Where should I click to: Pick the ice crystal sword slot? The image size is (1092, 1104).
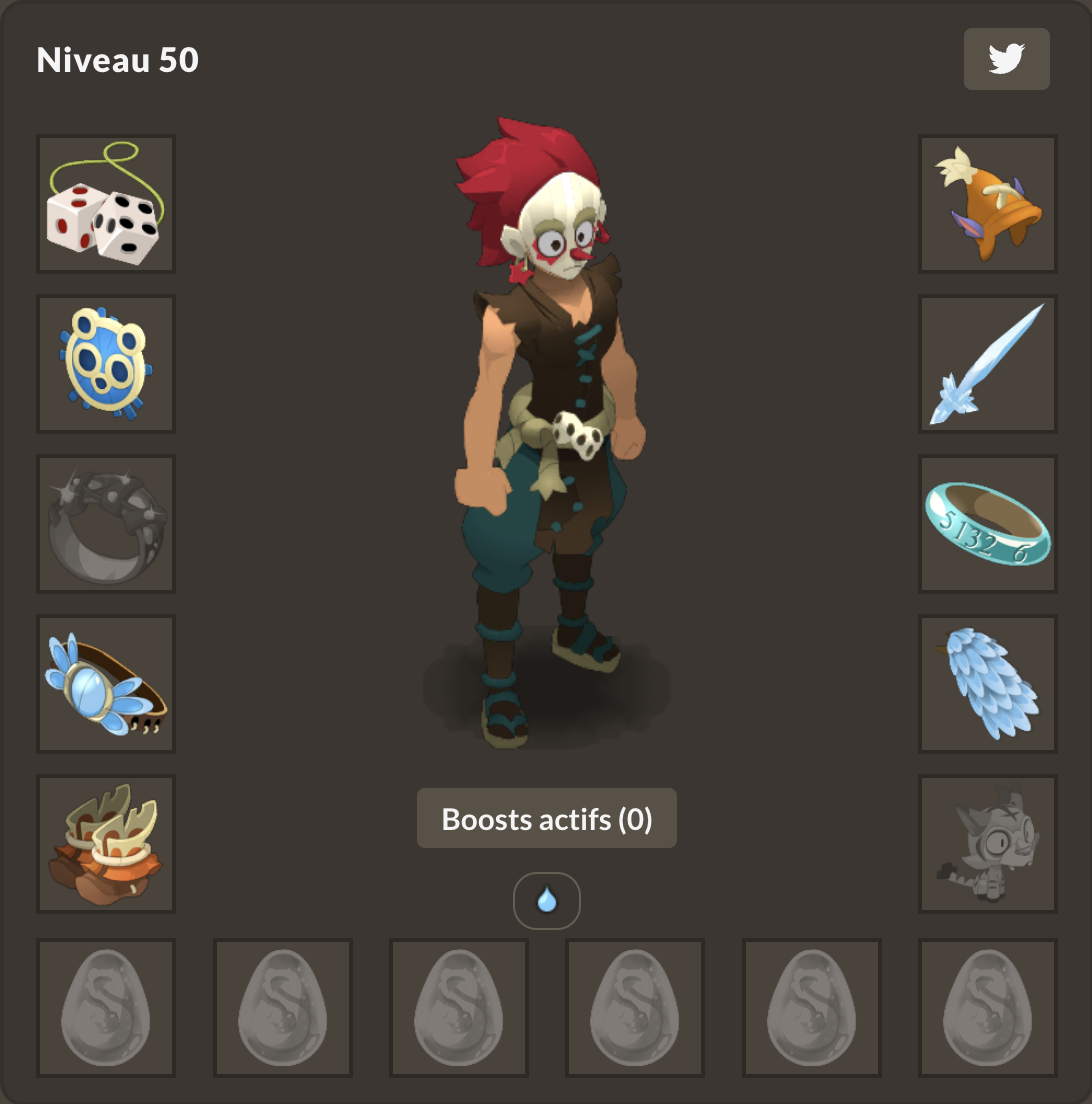click(988, 364)
